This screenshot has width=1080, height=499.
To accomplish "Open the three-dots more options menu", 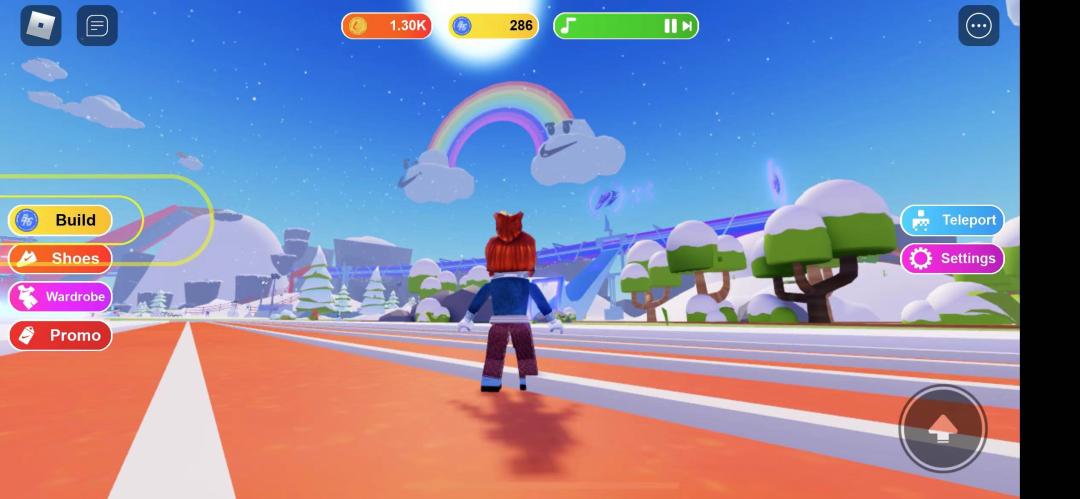I will 978,26.
